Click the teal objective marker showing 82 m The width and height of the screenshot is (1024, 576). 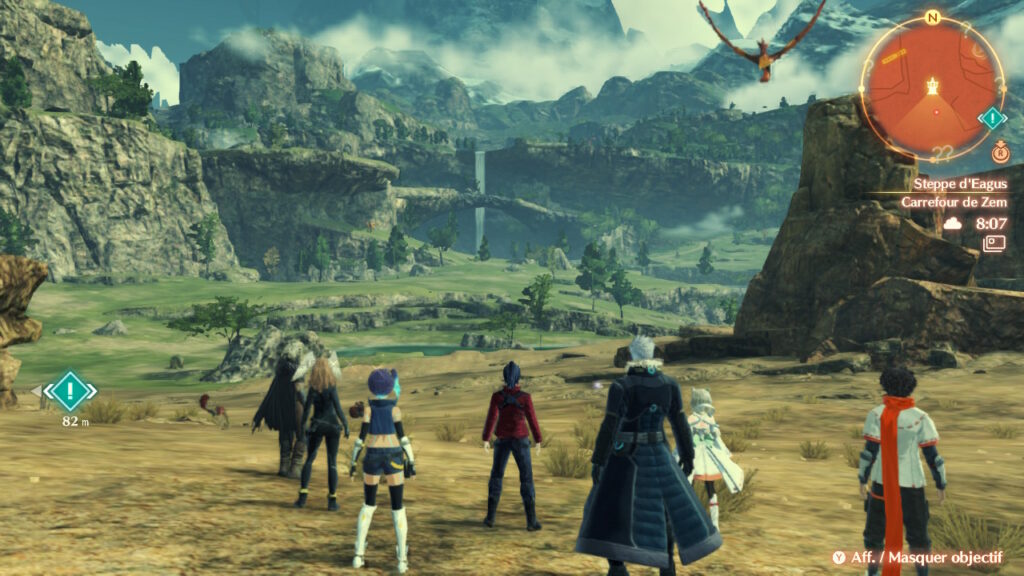[x=69, y=390]
